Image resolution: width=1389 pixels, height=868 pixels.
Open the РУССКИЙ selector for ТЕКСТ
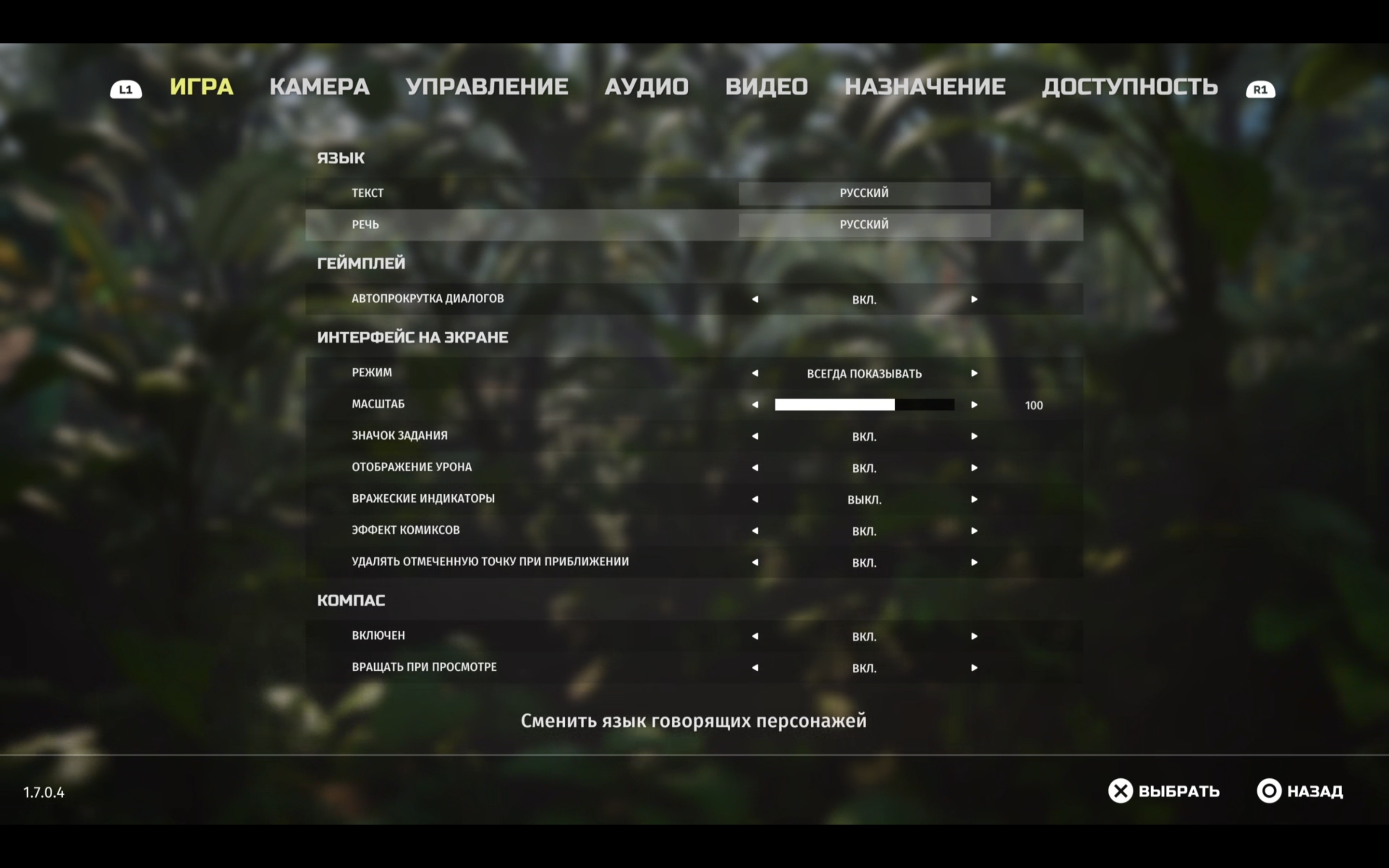[x=864, y=193]
